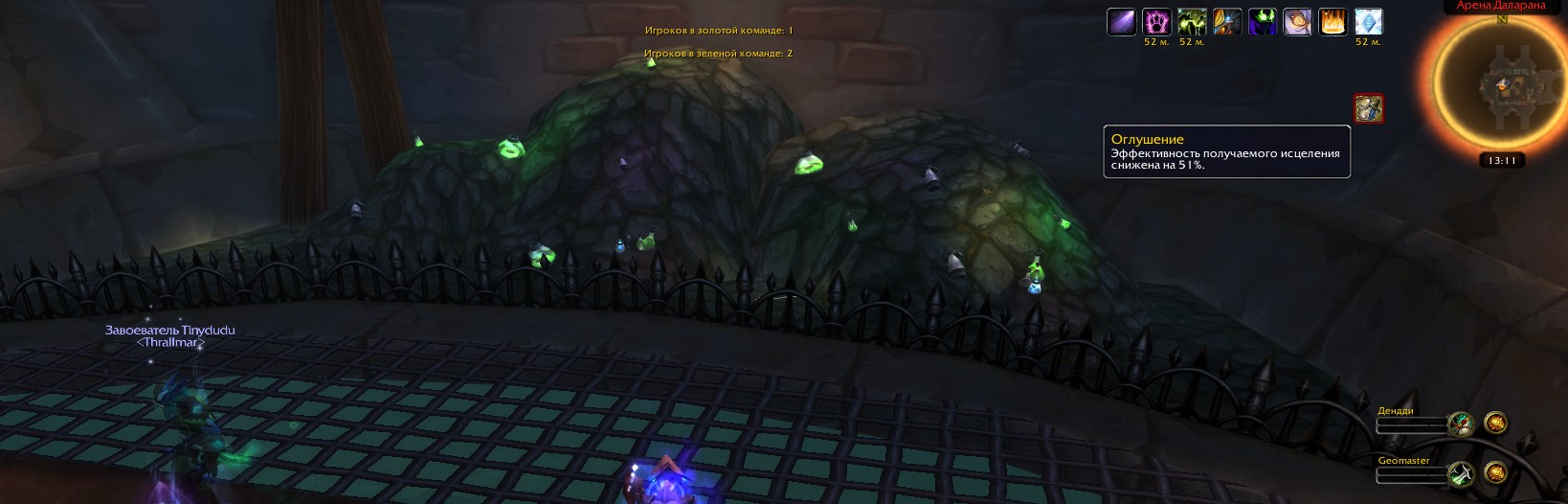Click the purple light beam buff icon

[x=1121, y=22]
